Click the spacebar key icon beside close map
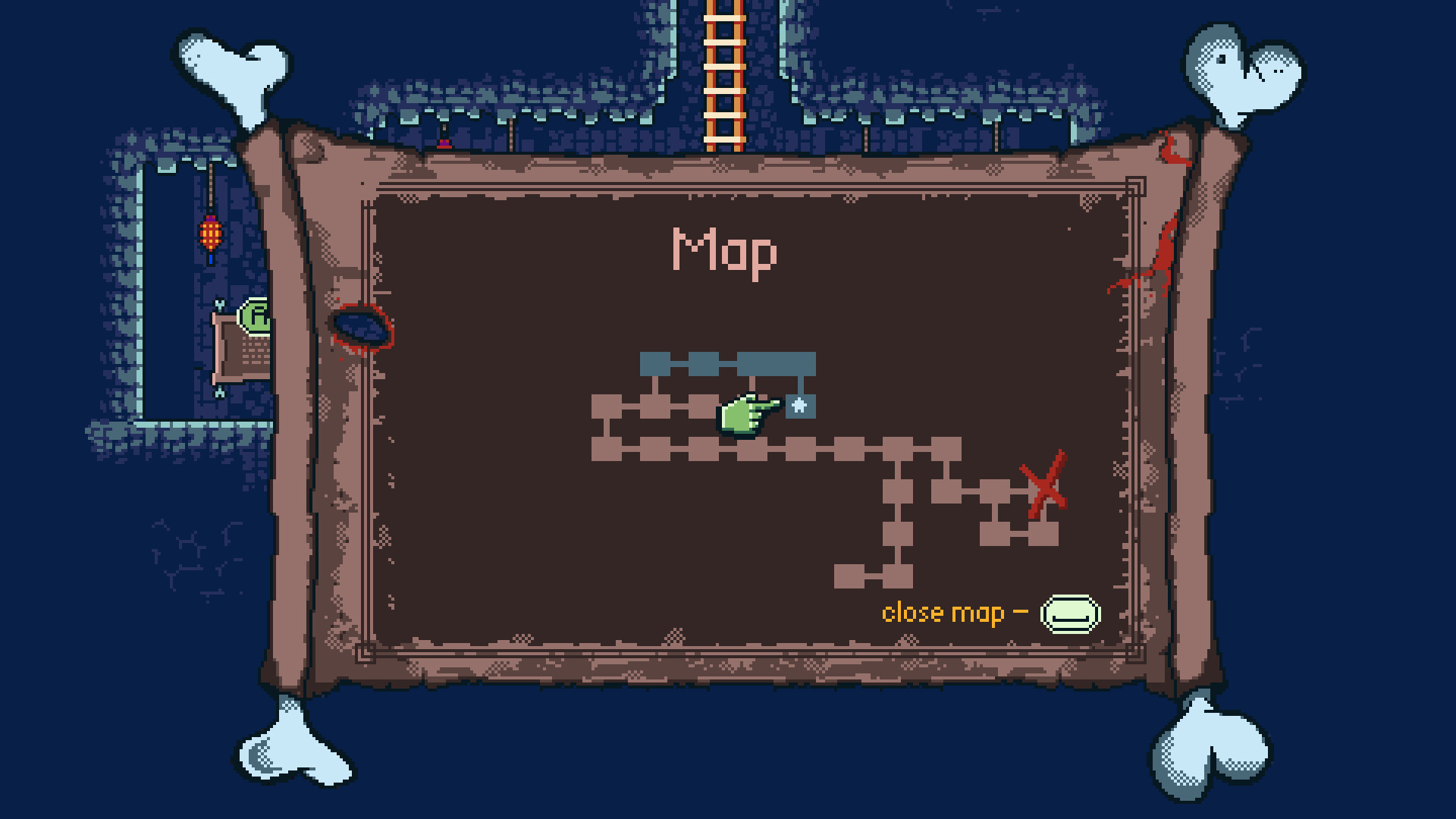Screen dimensions: 1456x819 [x=1069, y=614]
